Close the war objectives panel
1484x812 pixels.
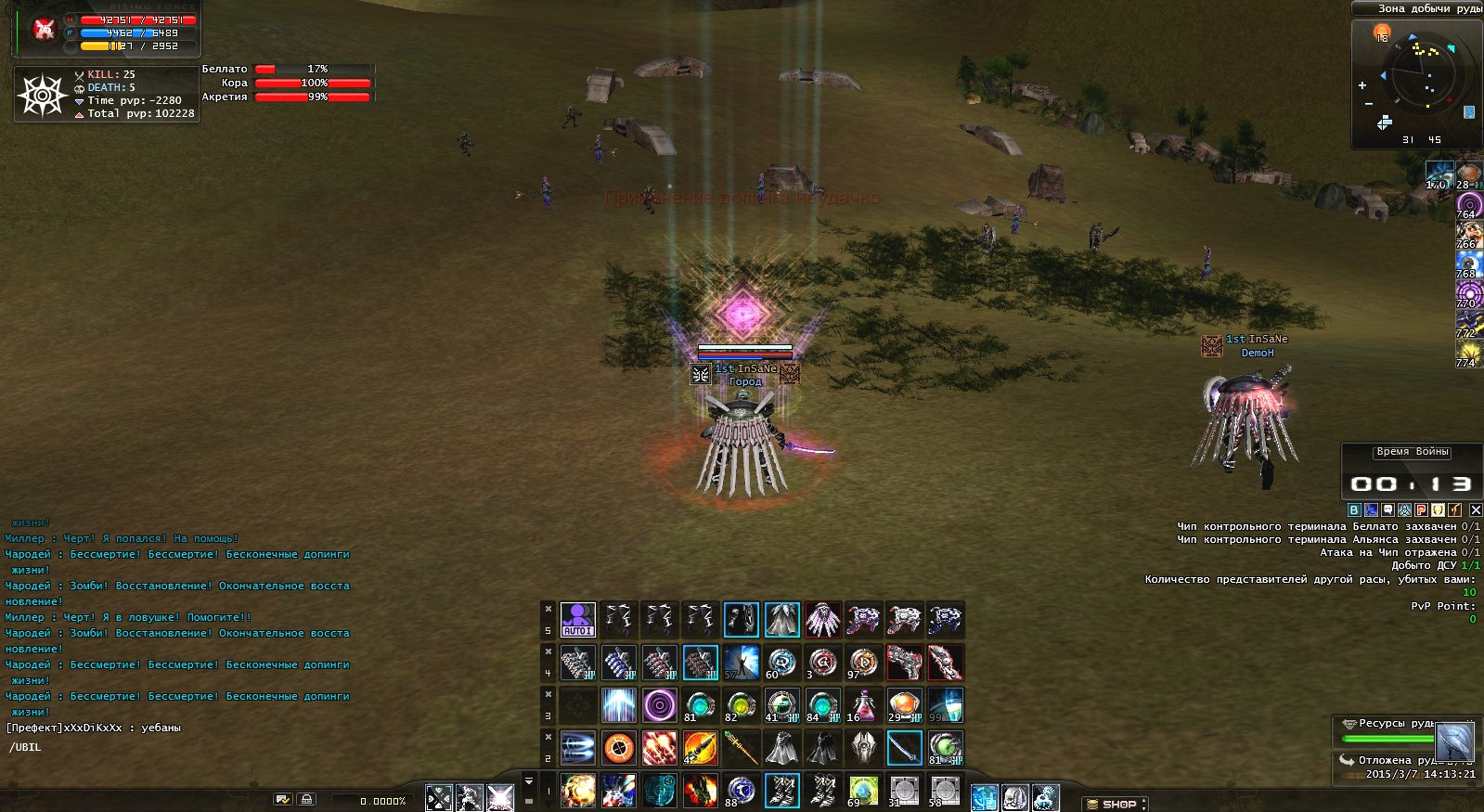click(1476, 509)
